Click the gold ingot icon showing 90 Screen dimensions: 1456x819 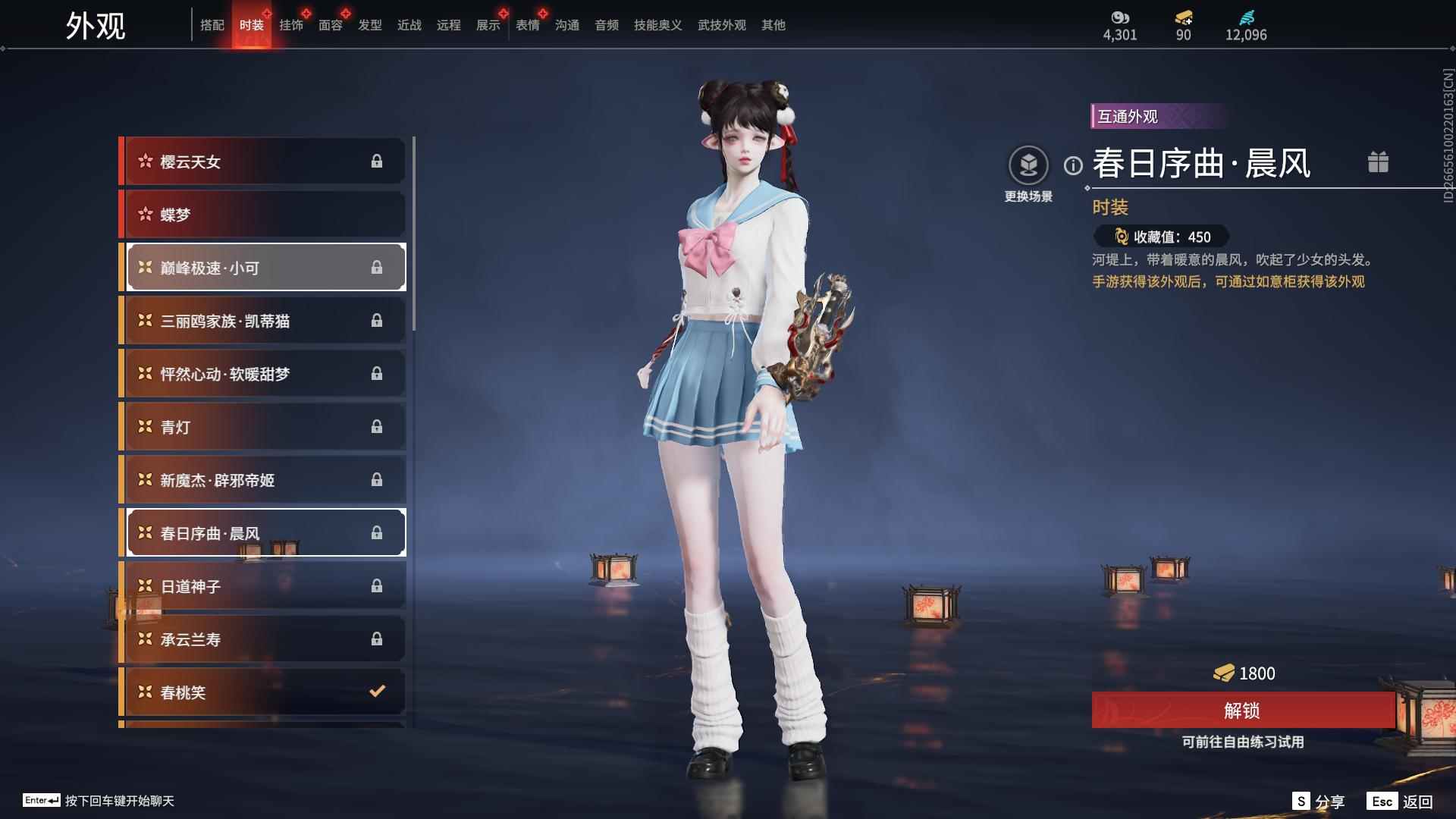(x=1183, y=18)
